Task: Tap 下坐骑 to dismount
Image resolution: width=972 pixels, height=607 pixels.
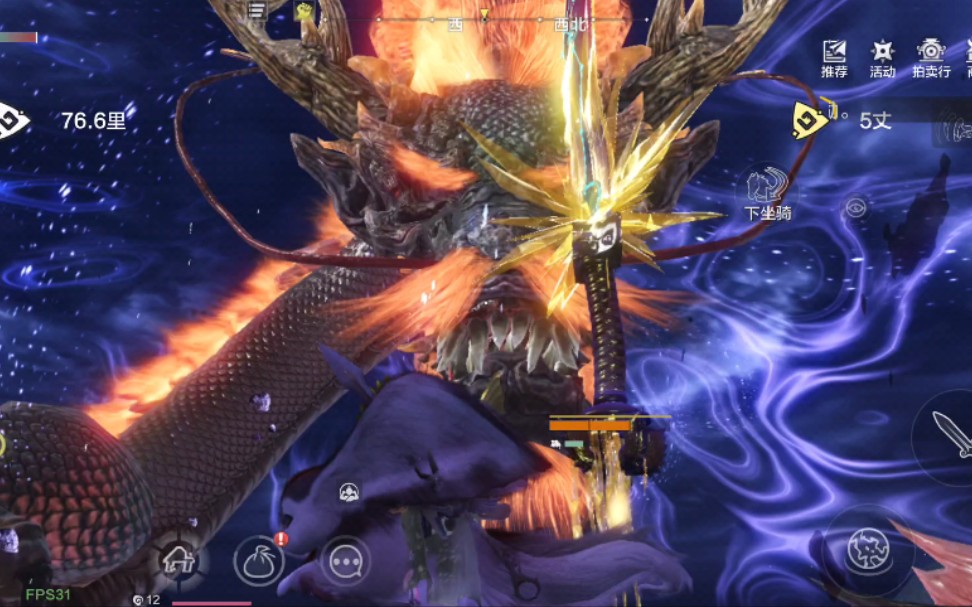Action: (x=767, y=194)
